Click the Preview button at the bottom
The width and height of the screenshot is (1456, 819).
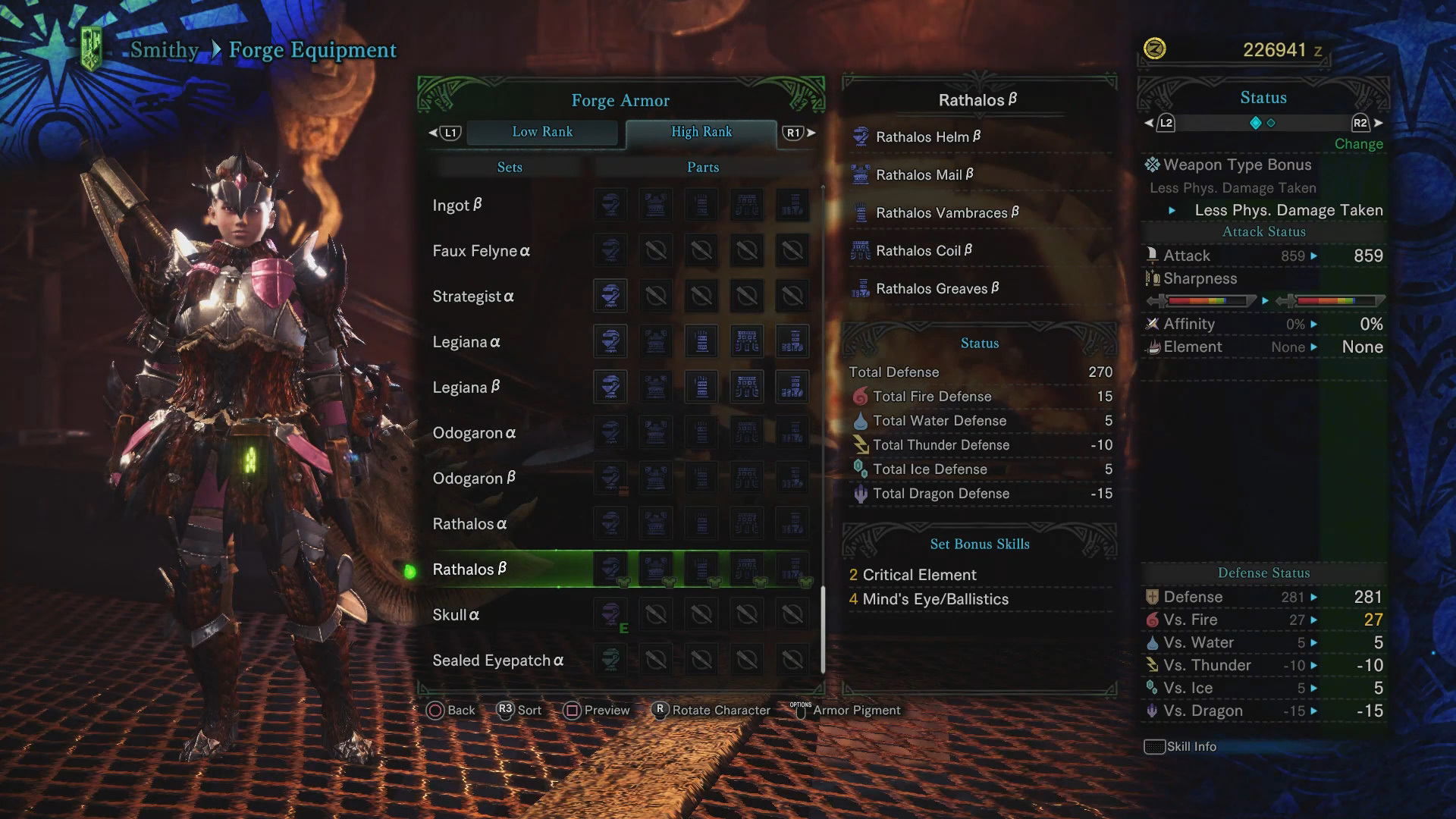click(x=598, y=710)
